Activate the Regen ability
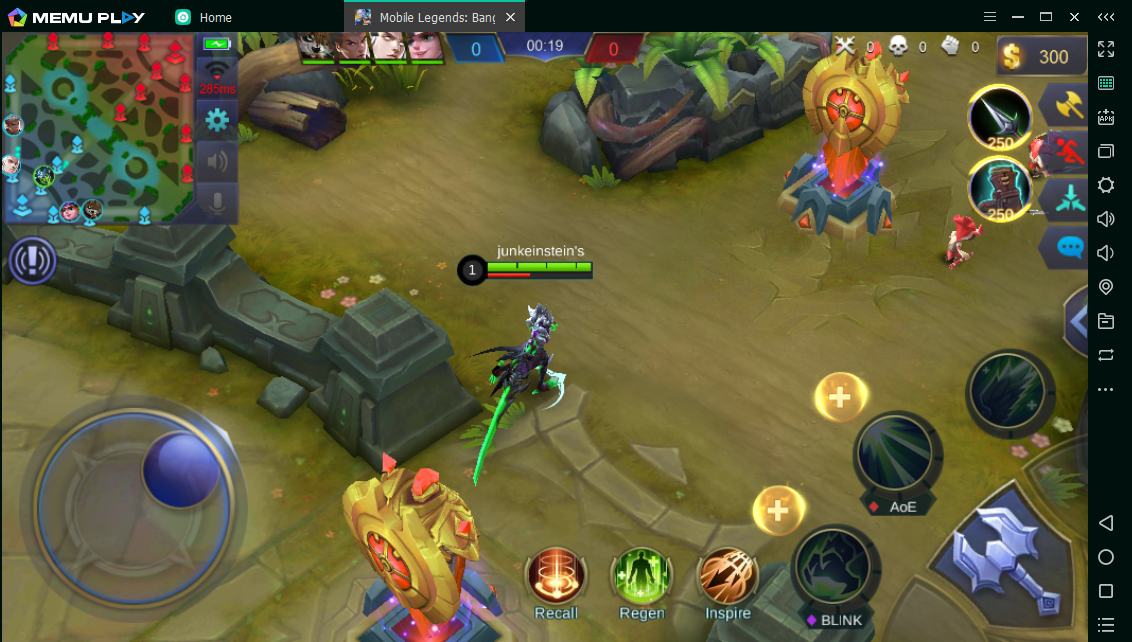This screenshot has width=1132, height=642. pyautogui.click(x=641, y=577)
